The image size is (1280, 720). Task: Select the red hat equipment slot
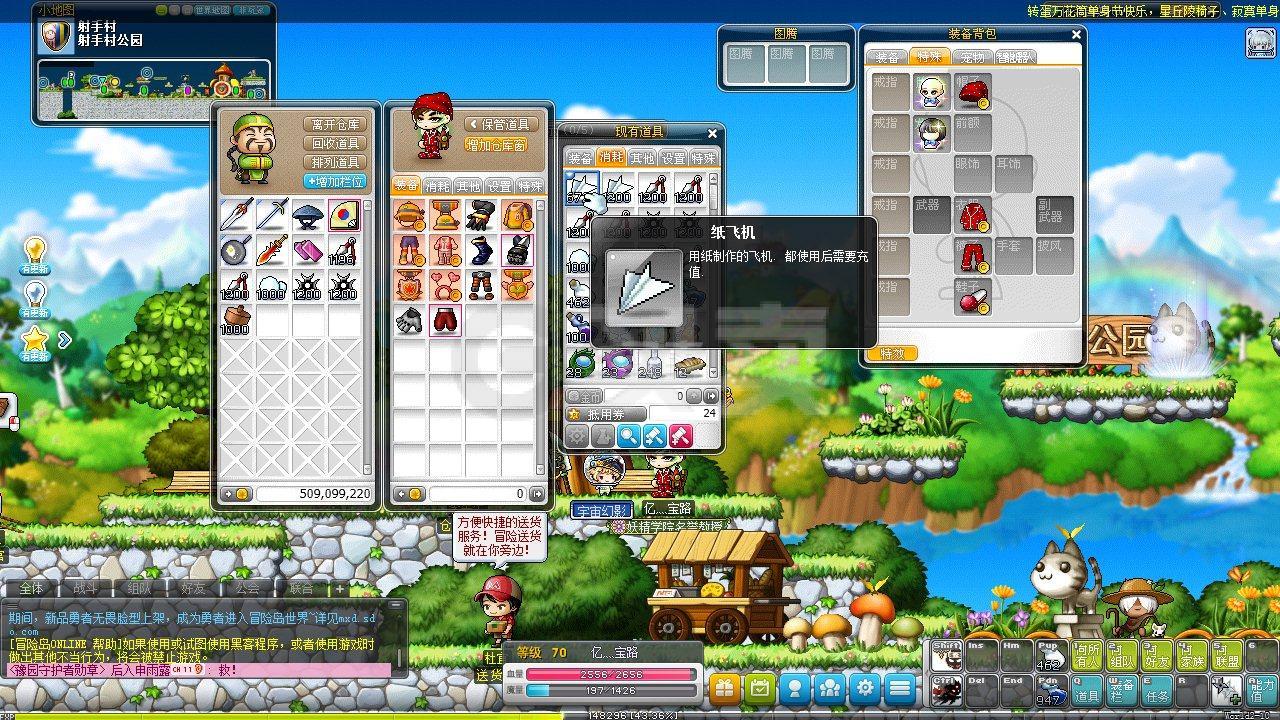(x=974, y=92)
